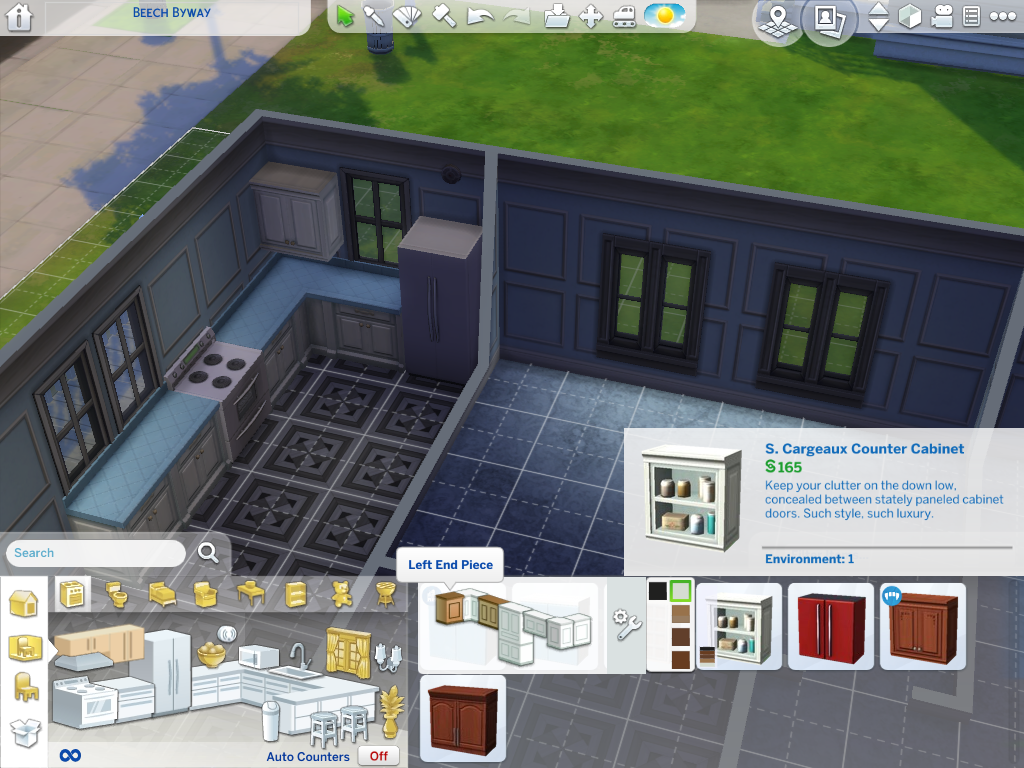The width and height of the screenshot is (1024, 768).
Task: Select the red cabinet thumbnail
Action: pyautogui.click(x=831, y=626)
